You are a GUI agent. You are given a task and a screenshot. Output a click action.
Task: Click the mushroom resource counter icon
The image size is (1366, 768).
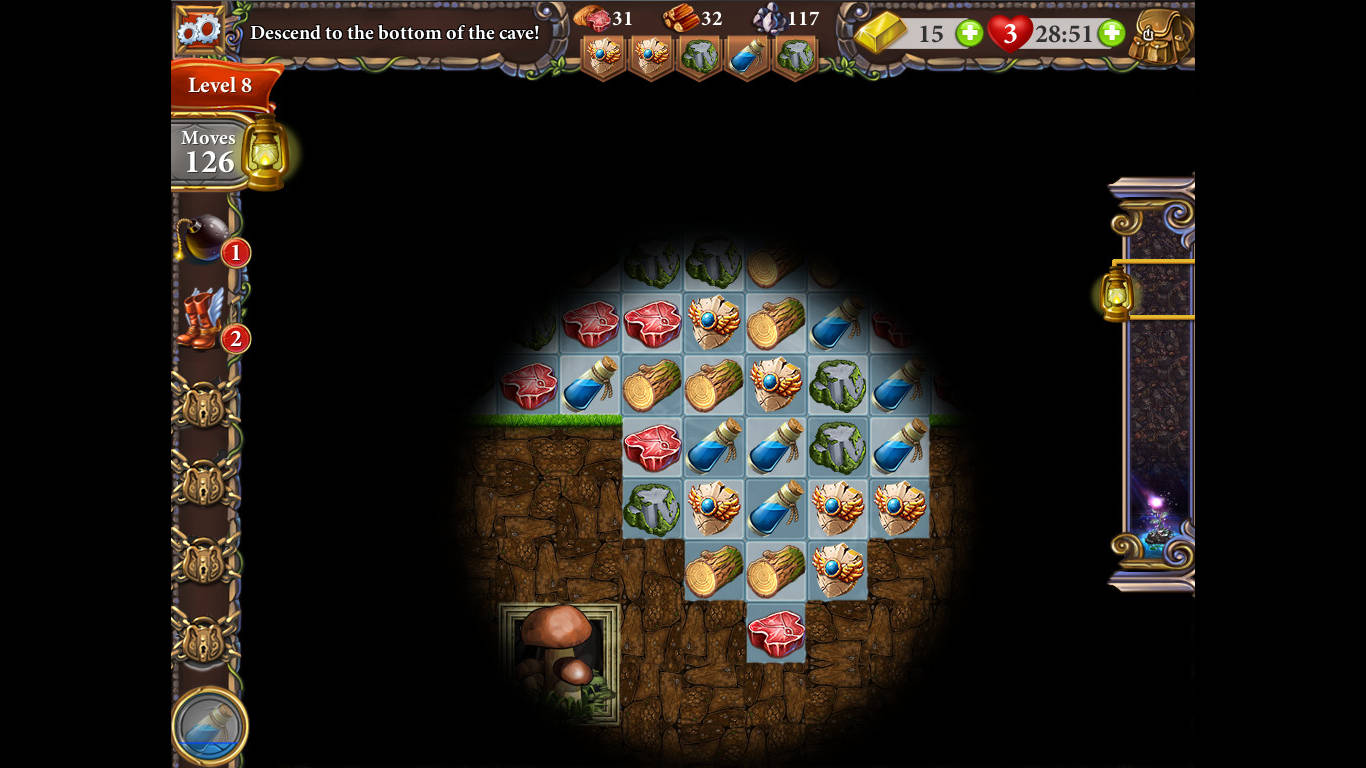(x=591, y=18)
